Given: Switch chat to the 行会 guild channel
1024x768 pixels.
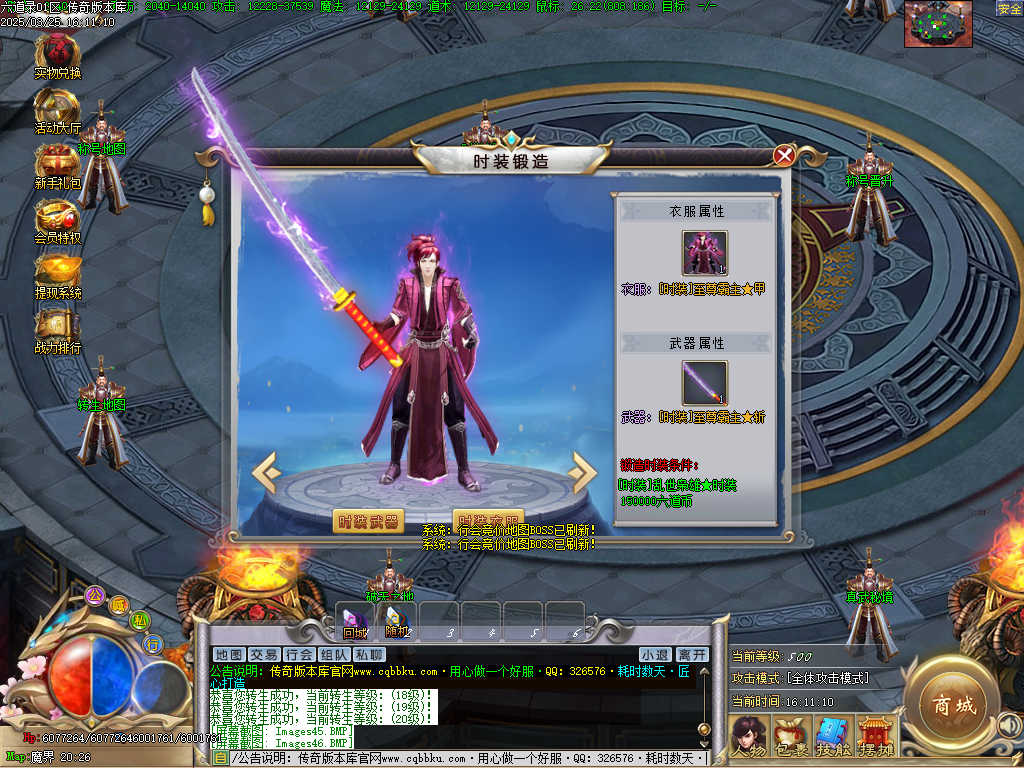Looking at the screenshot, I should pos(299,655).
